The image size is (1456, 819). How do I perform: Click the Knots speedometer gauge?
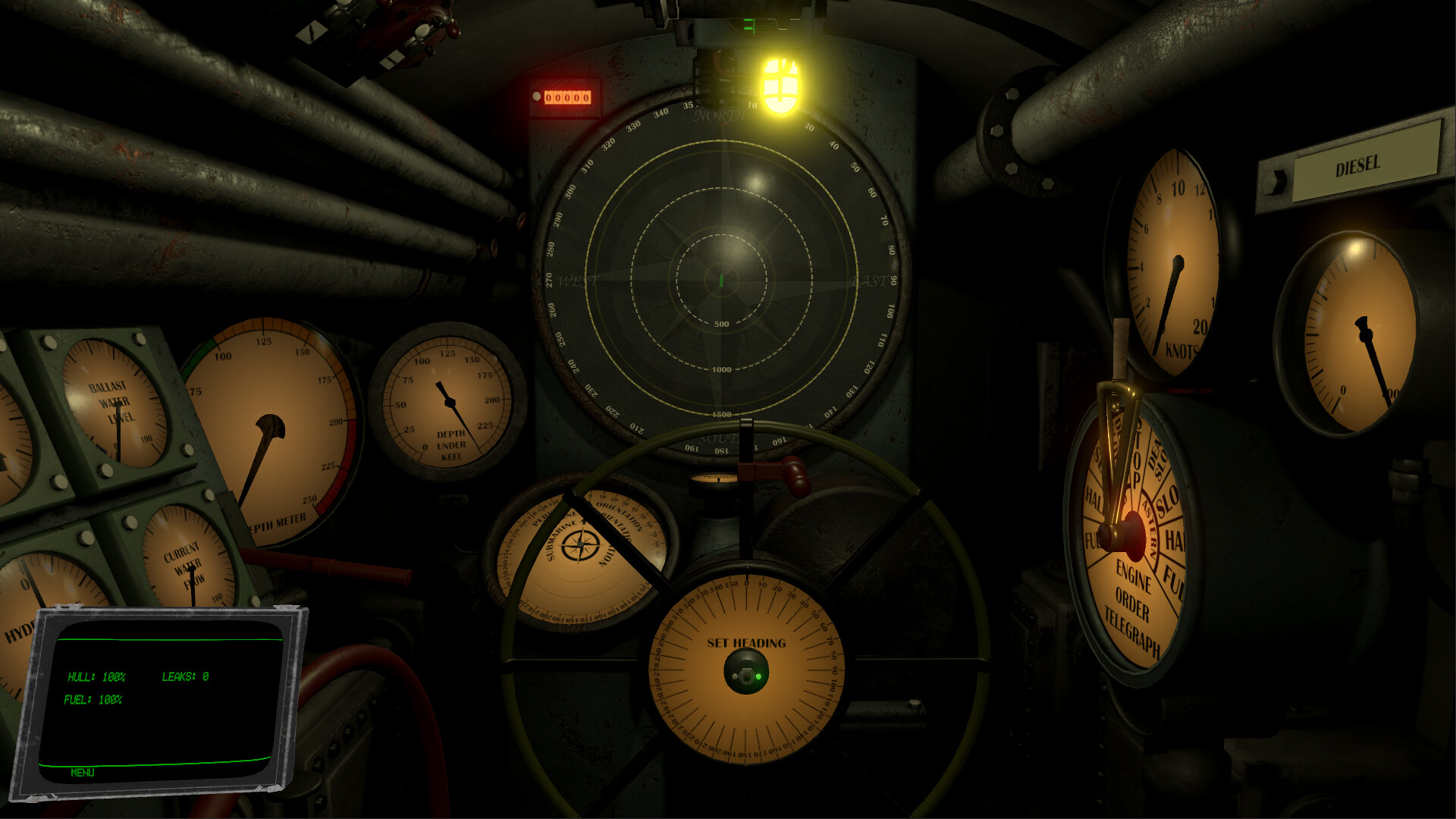click(x=1177, y=258)
